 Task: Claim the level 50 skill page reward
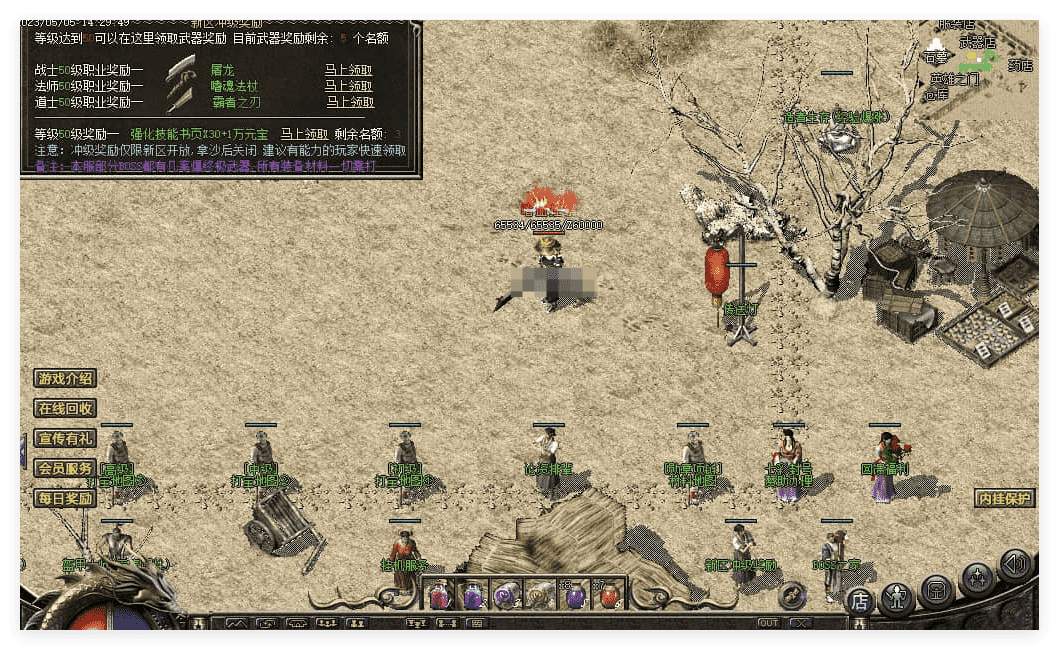[x=304, y=134]
